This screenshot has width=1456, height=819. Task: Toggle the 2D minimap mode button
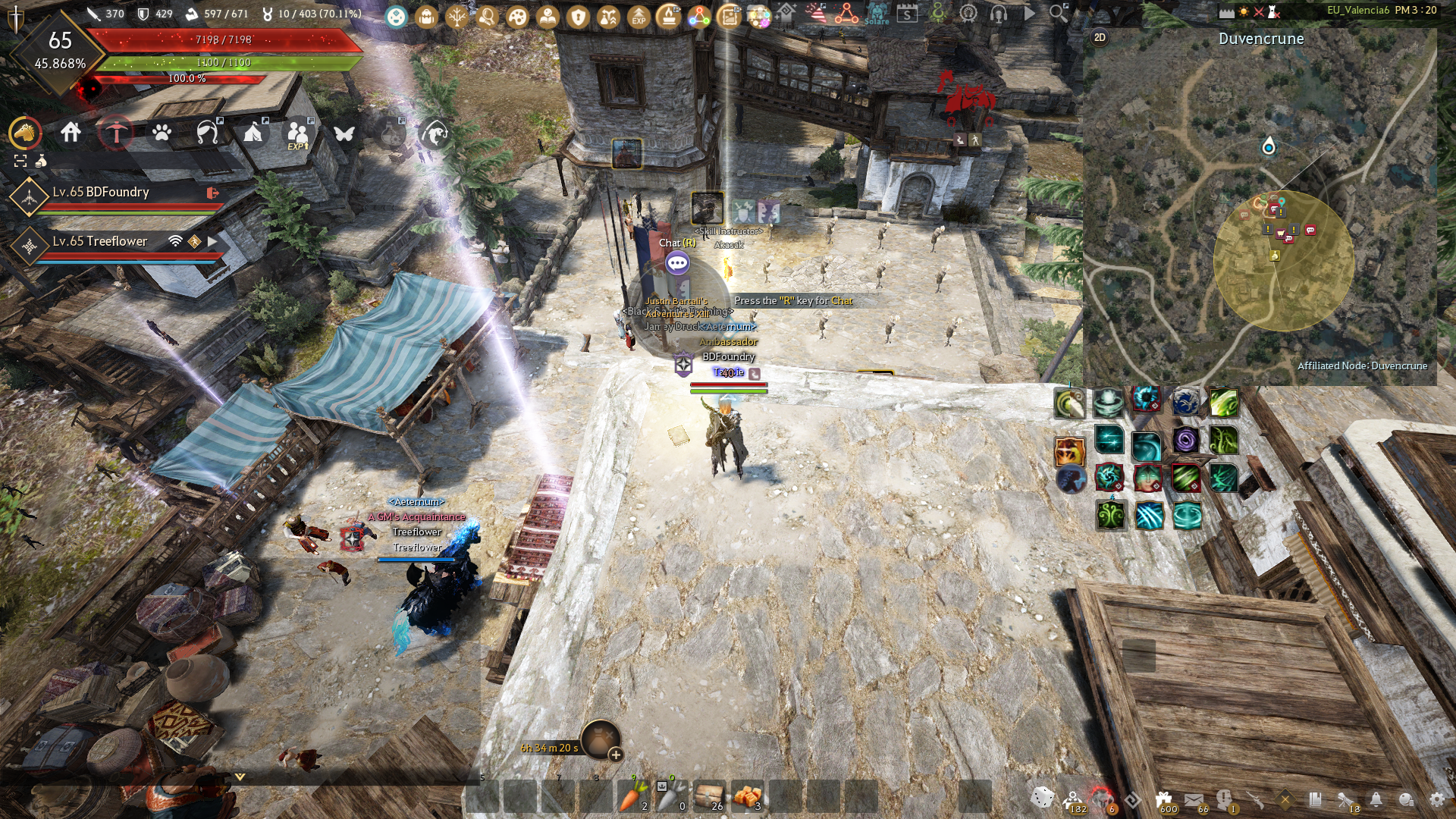click(x=1100, y=38)
